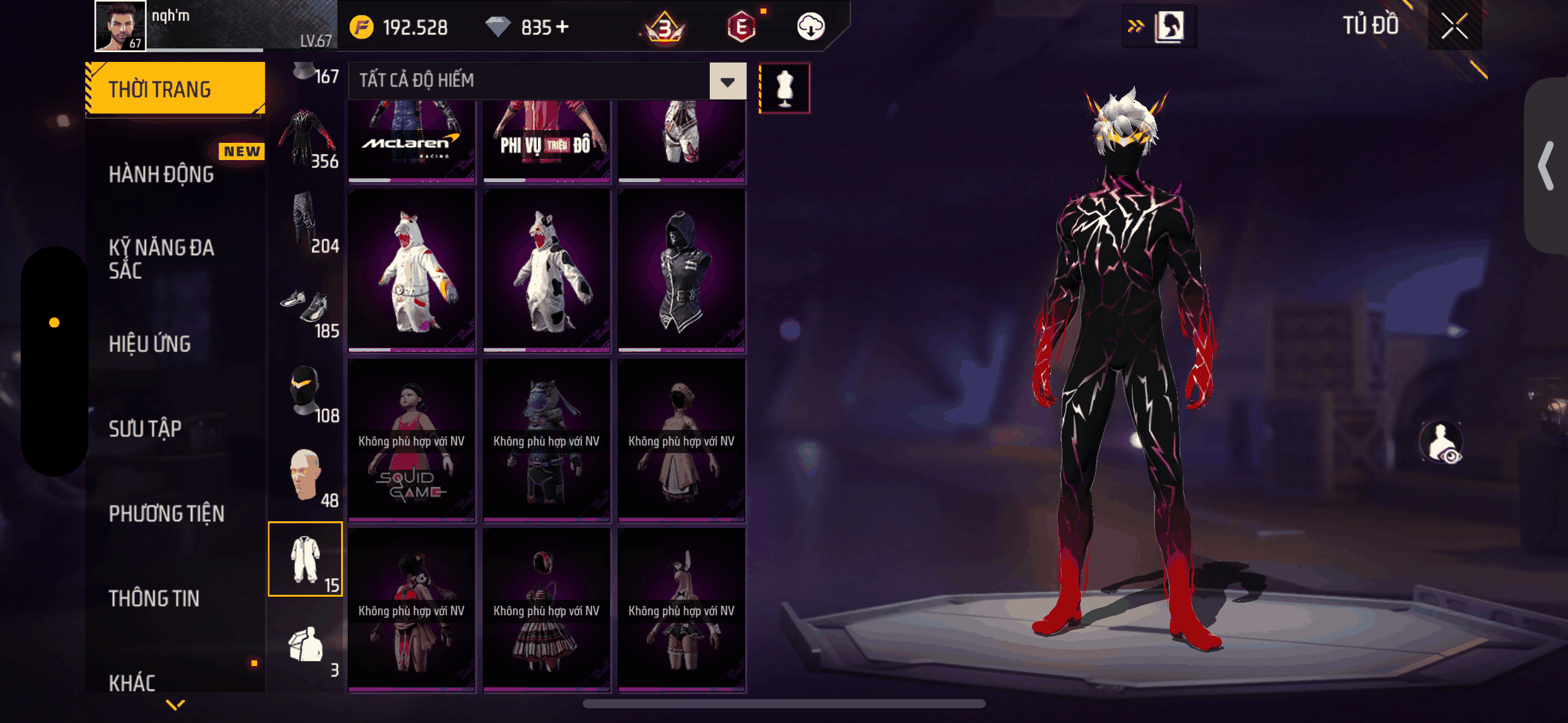Open the Hiệu Ứng section
The image size is (1568, 723).
click(x=150, y=344)
